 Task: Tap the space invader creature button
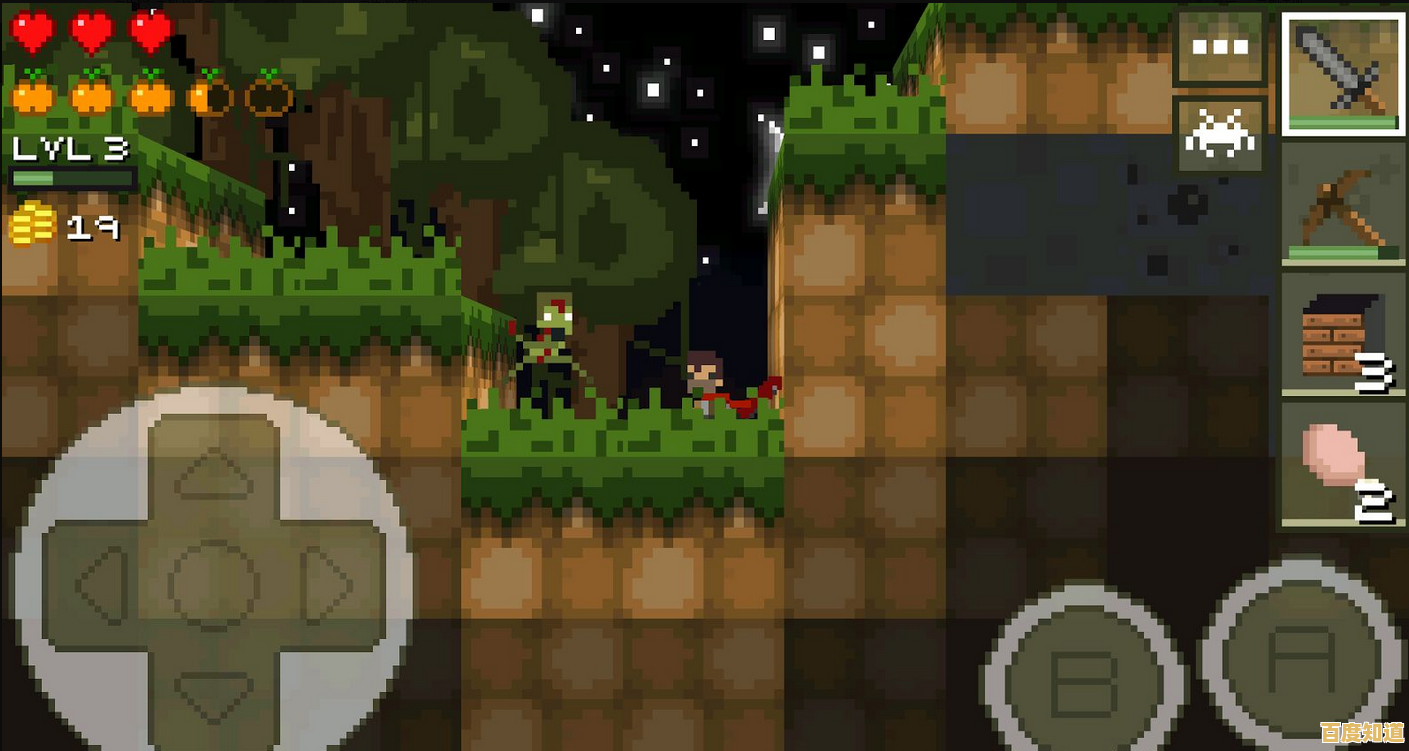(1220, 136)
